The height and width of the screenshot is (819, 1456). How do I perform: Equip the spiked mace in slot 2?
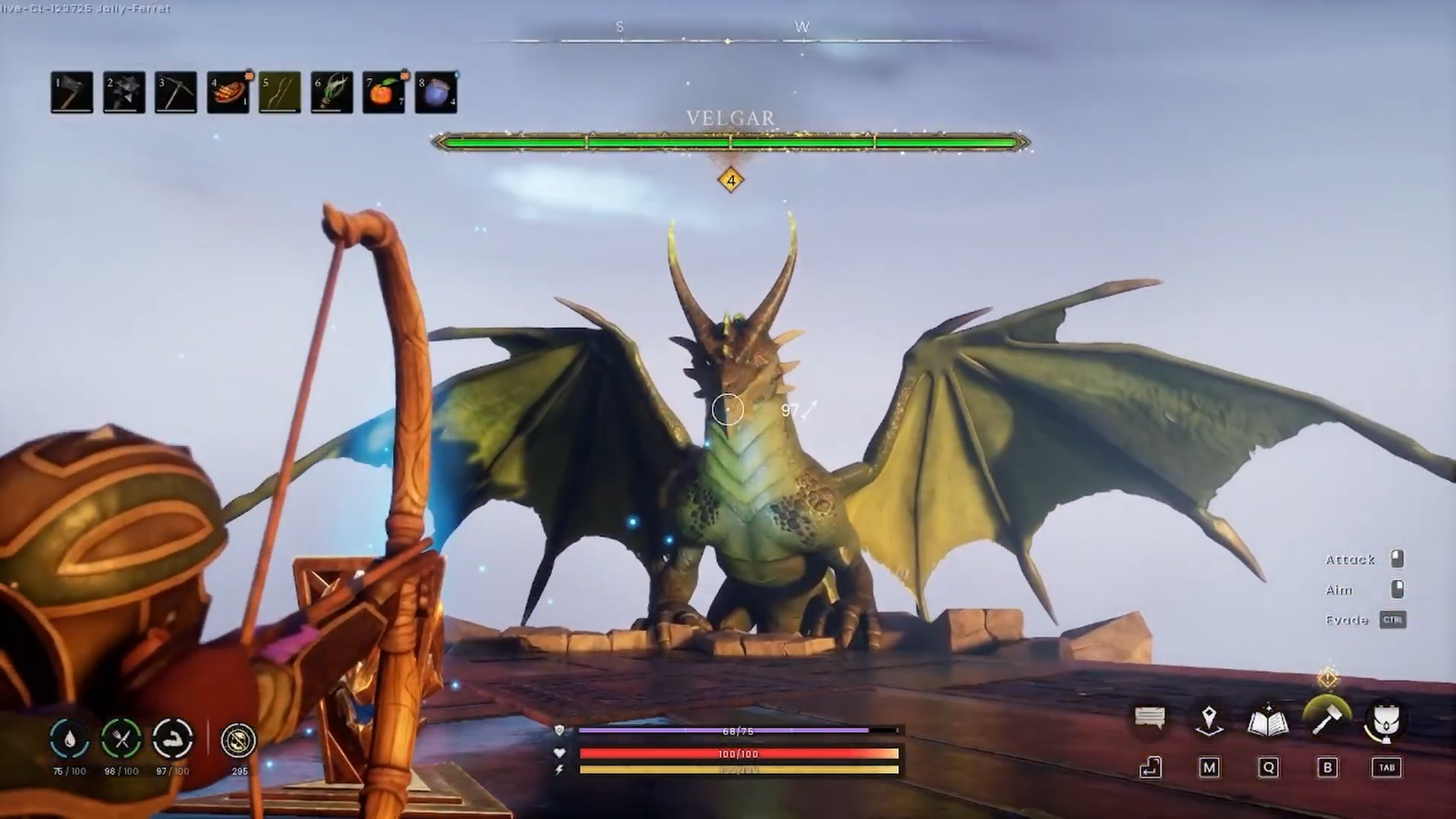(124, 93)
